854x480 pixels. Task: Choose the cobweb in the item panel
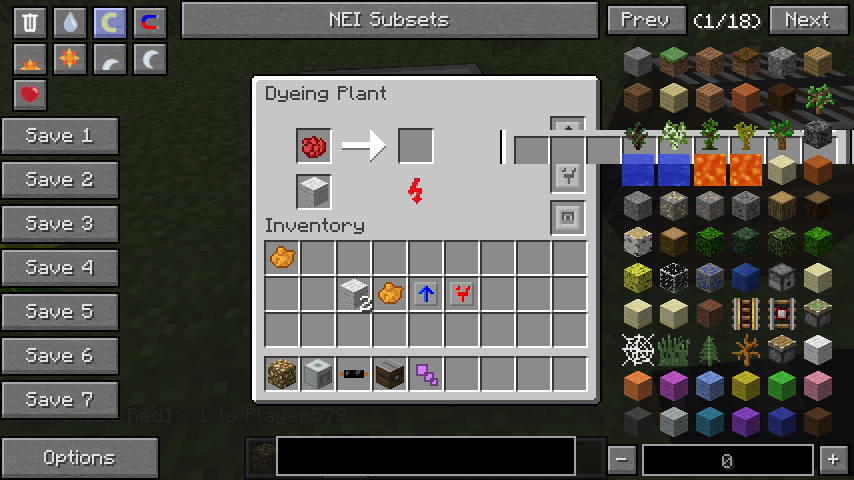[x=638, y=350]
